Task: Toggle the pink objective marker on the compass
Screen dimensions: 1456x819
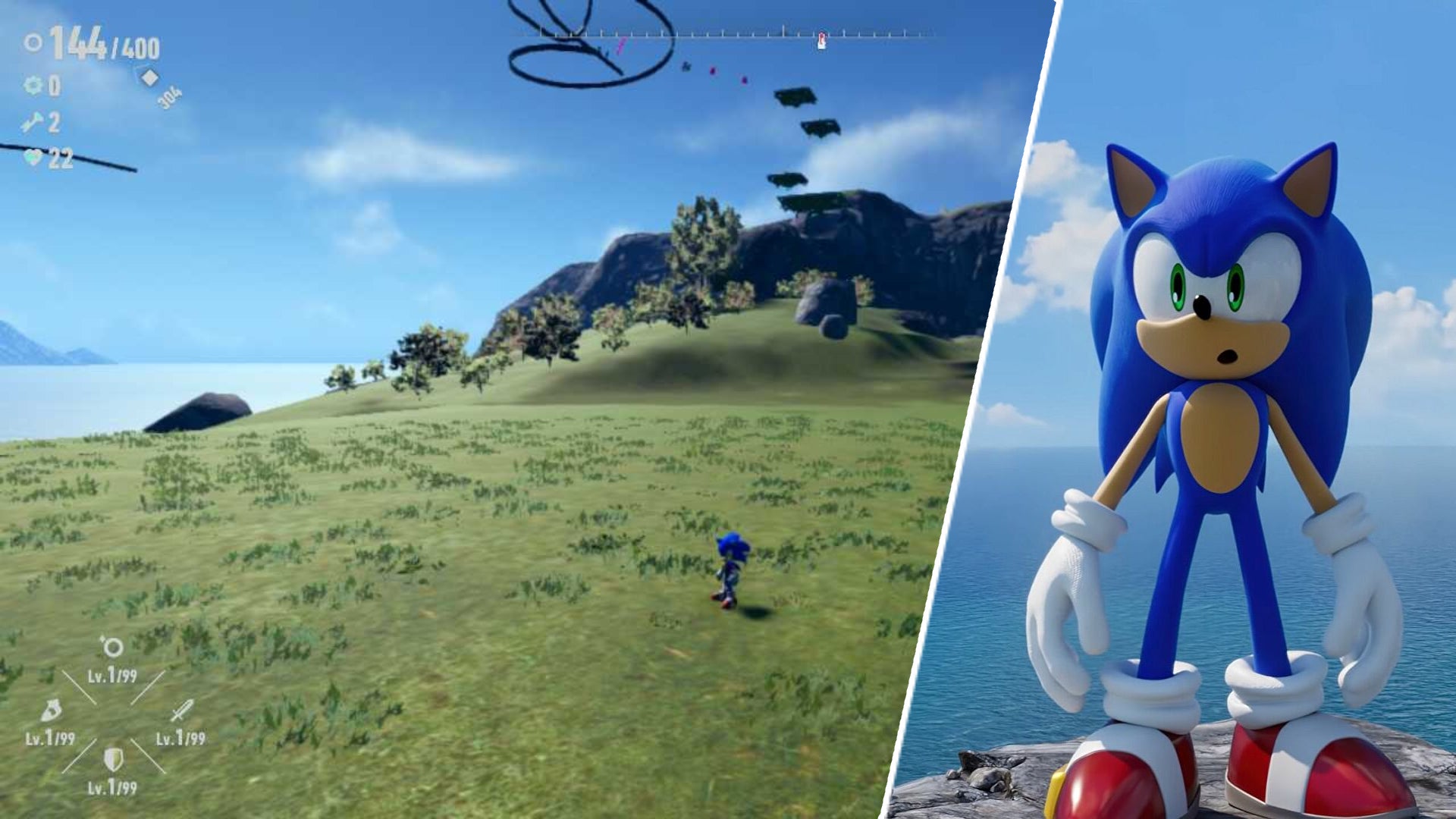Action: (x=622, y=44)
